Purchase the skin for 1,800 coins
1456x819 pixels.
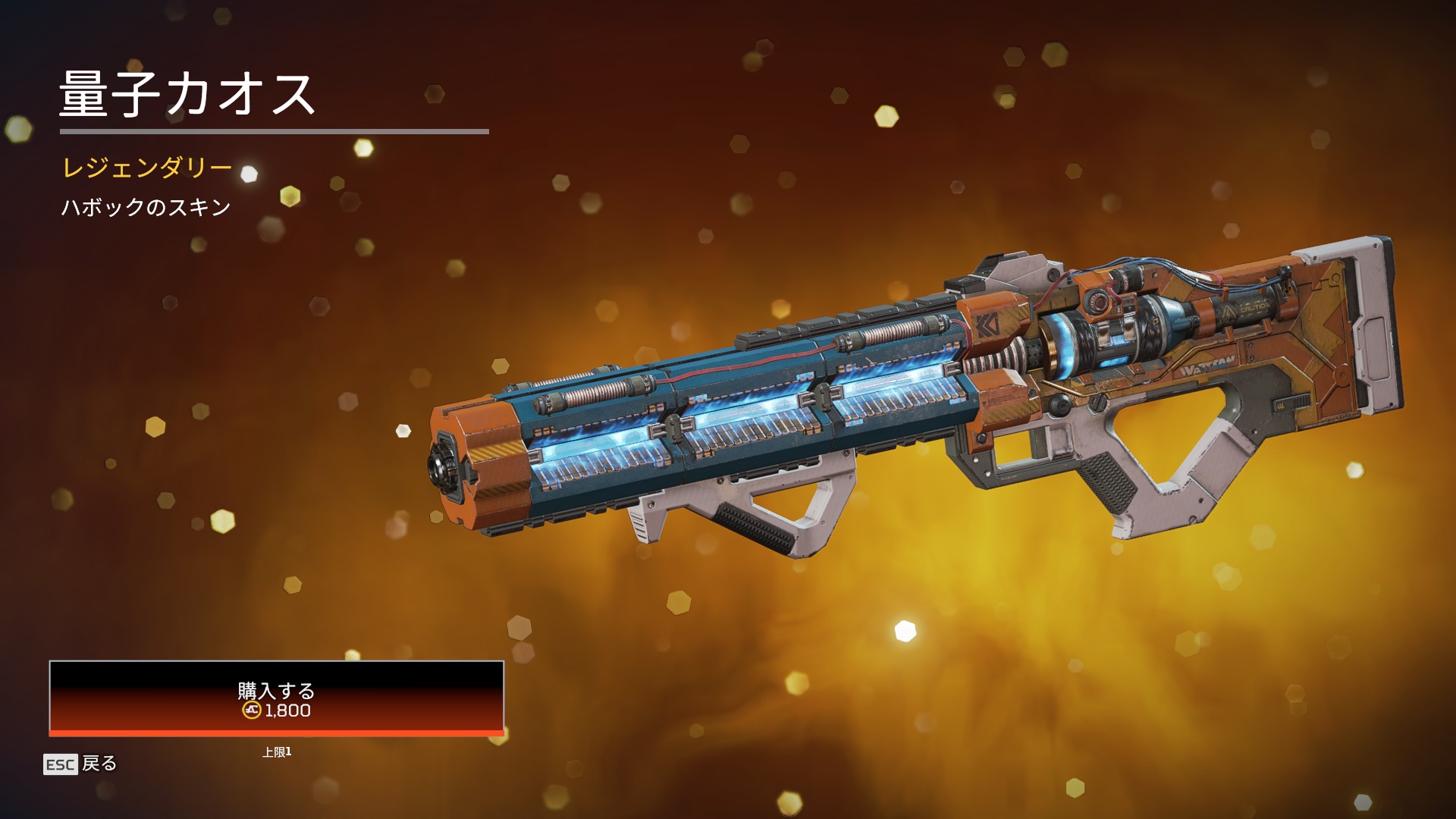[276, 698]
